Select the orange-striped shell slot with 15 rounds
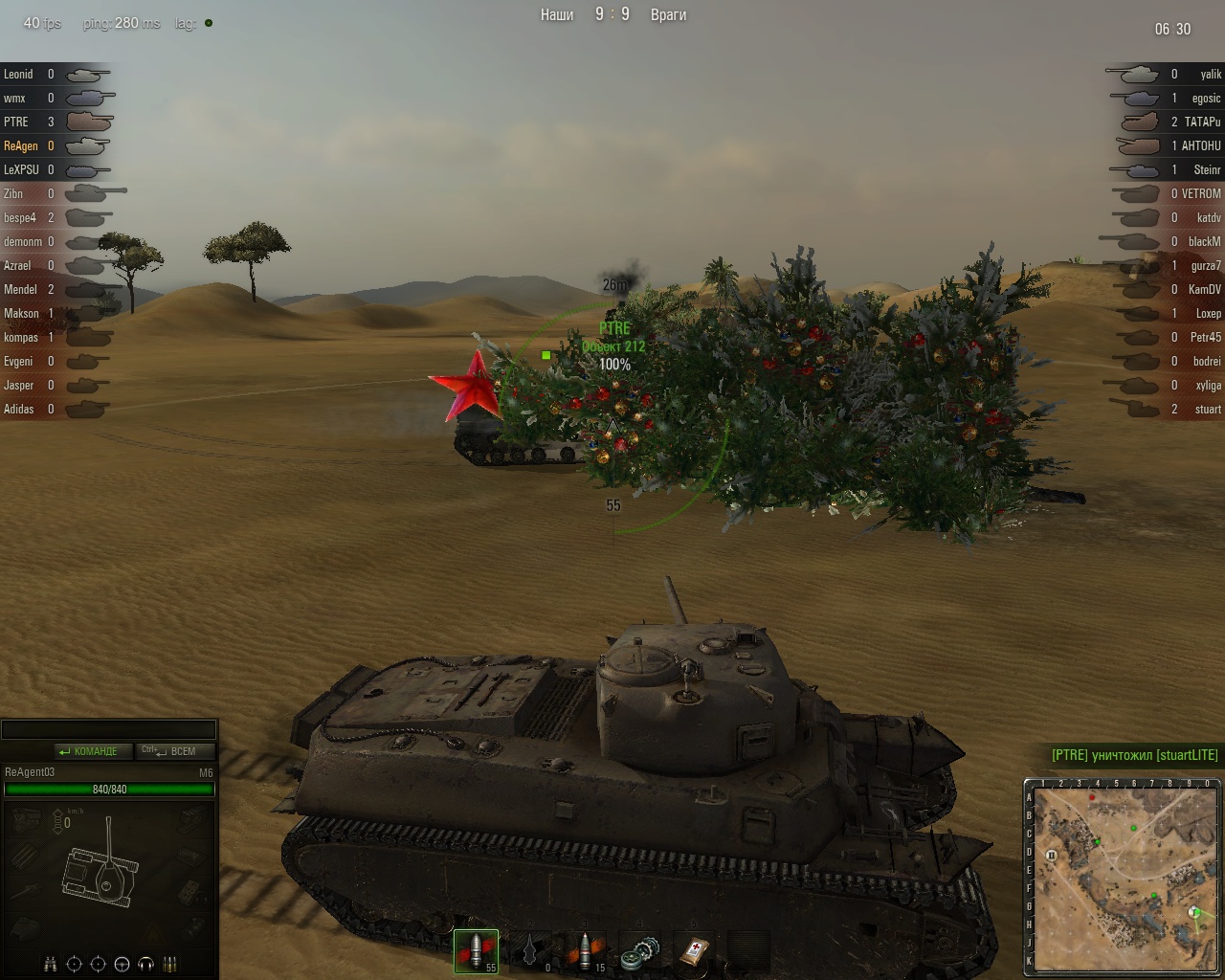1225x980 pixels. (x=587, y=951)
